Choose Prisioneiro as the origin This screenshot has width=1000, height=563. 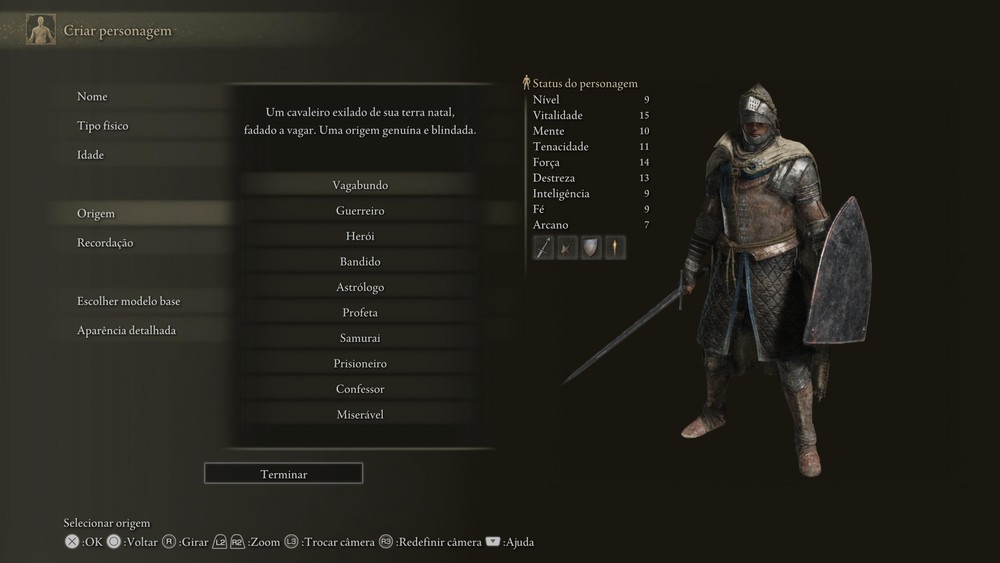(360, 364)
